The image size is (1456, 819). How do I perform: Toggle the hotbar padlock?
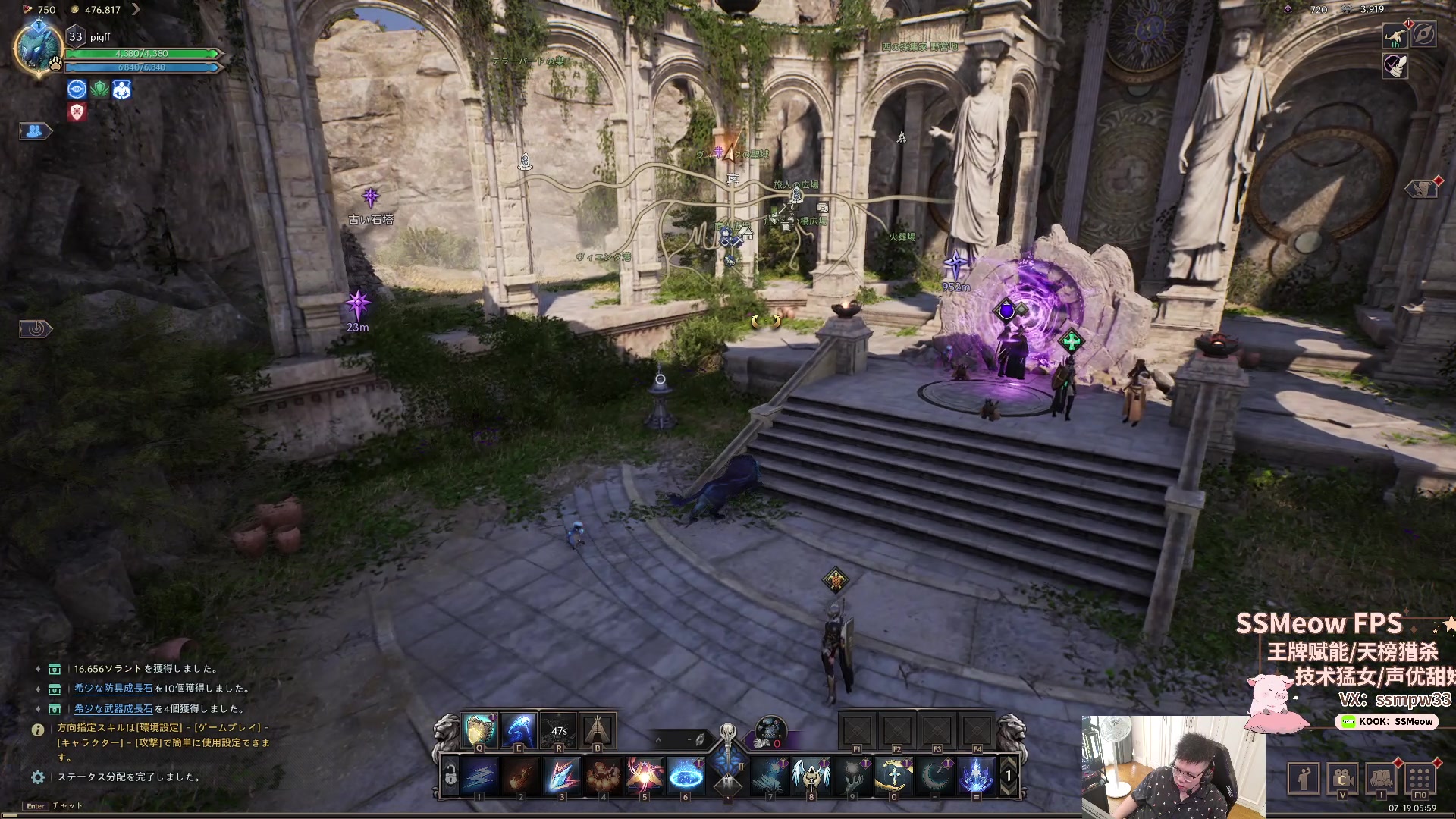tap(450, 775)
